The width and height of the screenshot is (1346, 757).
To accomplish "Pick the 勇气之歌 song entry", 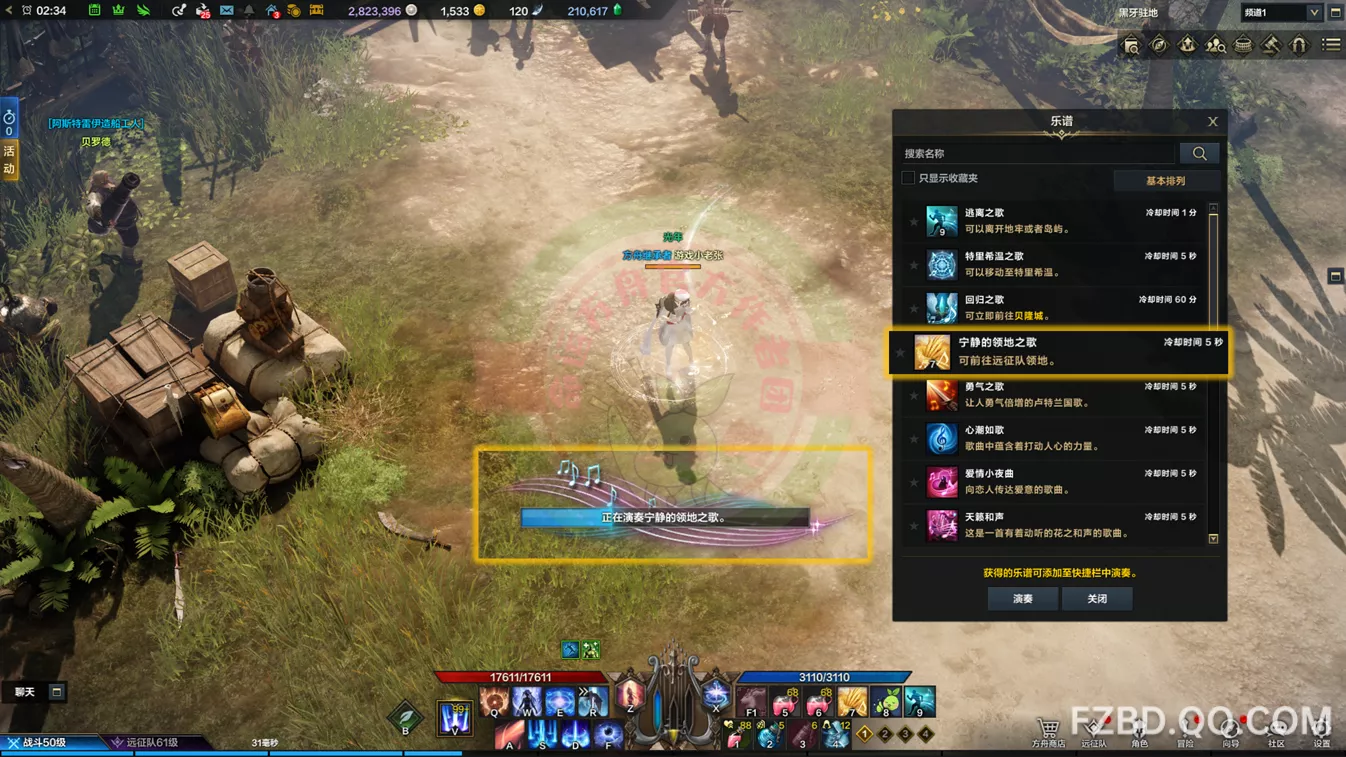I will (1058, 395).
